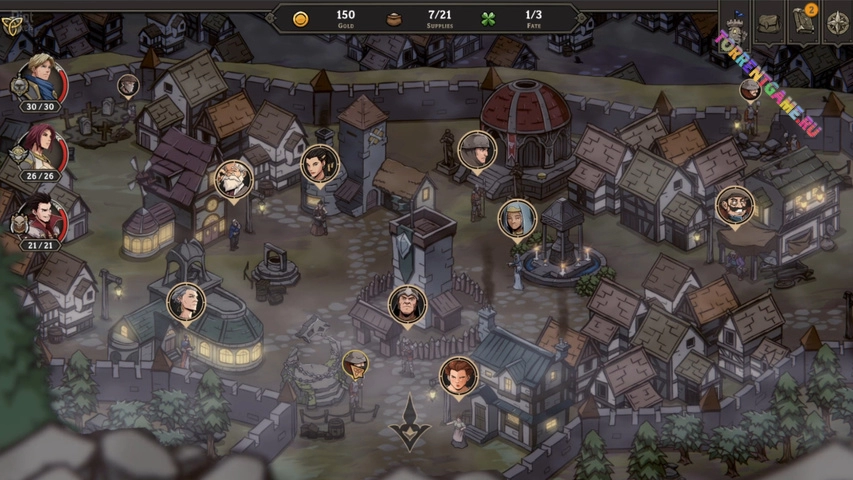The height and width of the screenshot is (480, 853).
Task: Talk to the white-bearded elder marker
Action: (233, 180)
